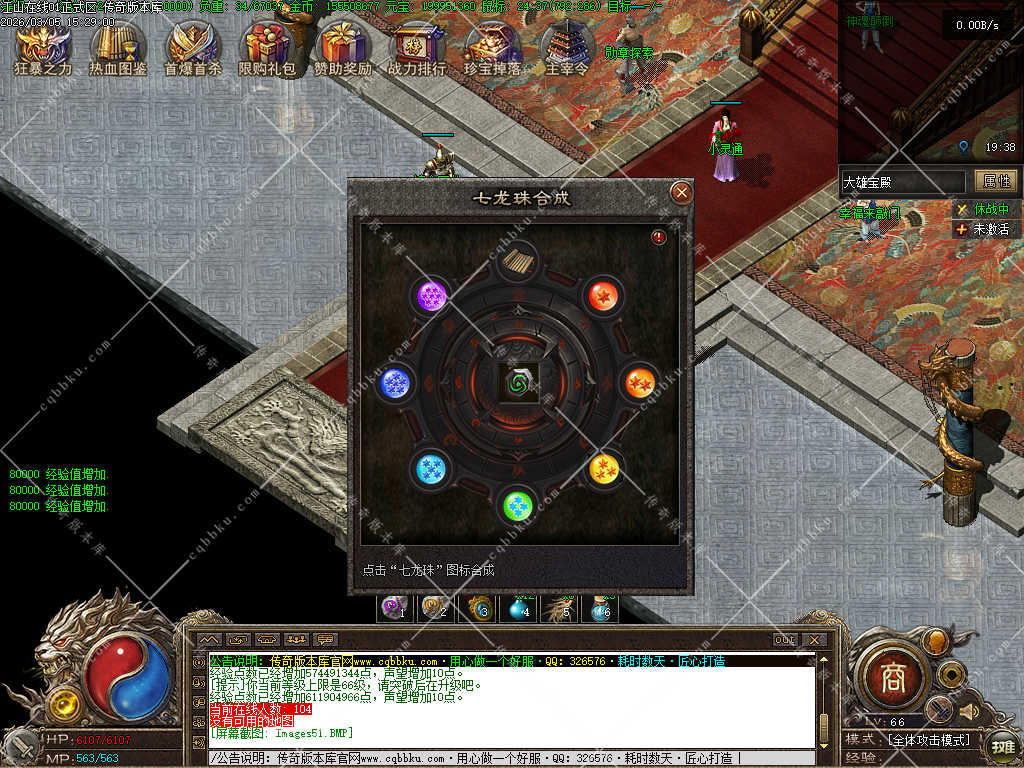Screen dimensions: 1024x768
Task: Open the round 商 shop button
Action: click(x=892, y=678)
